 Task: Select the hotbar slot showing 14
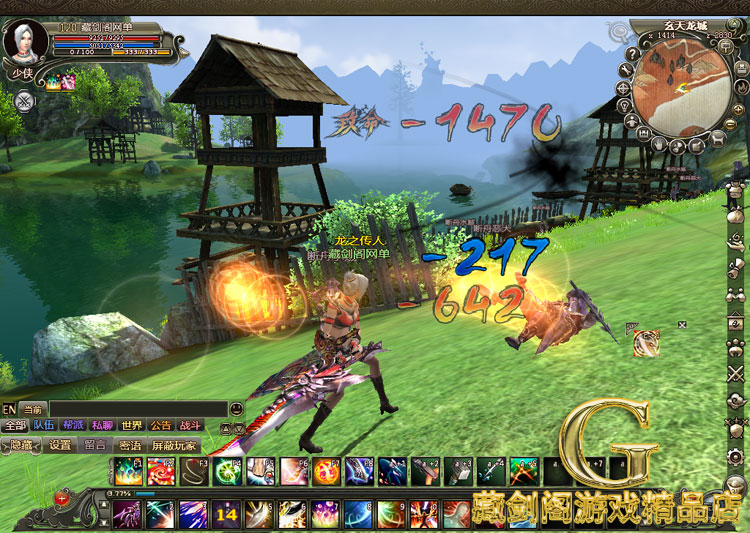[x=226, y=514]
